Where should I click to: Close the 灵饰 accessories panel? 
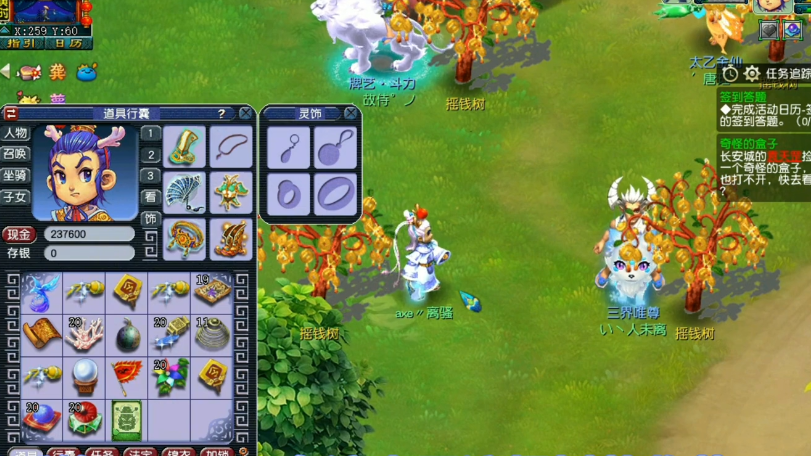click(350, 113)
